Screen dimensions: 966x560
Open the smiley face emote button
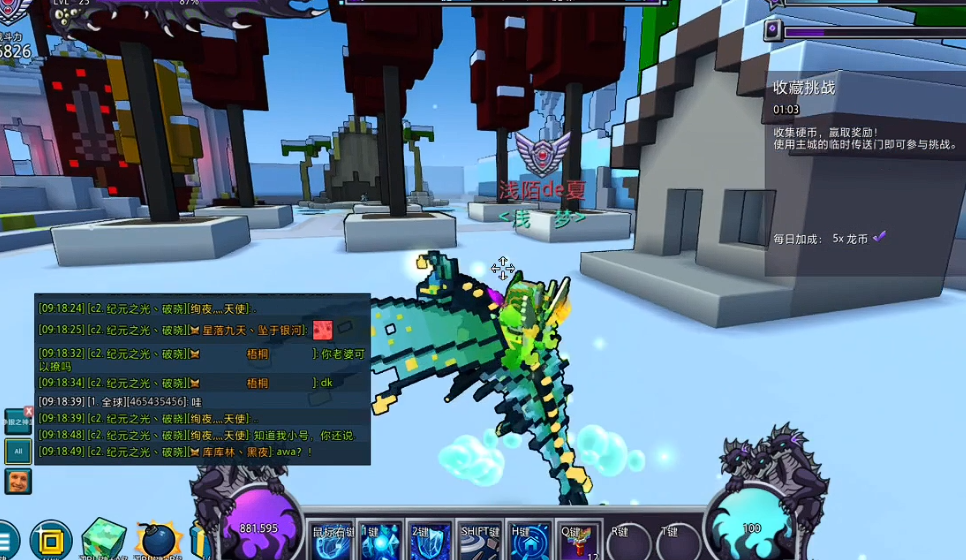coord(18,481)
